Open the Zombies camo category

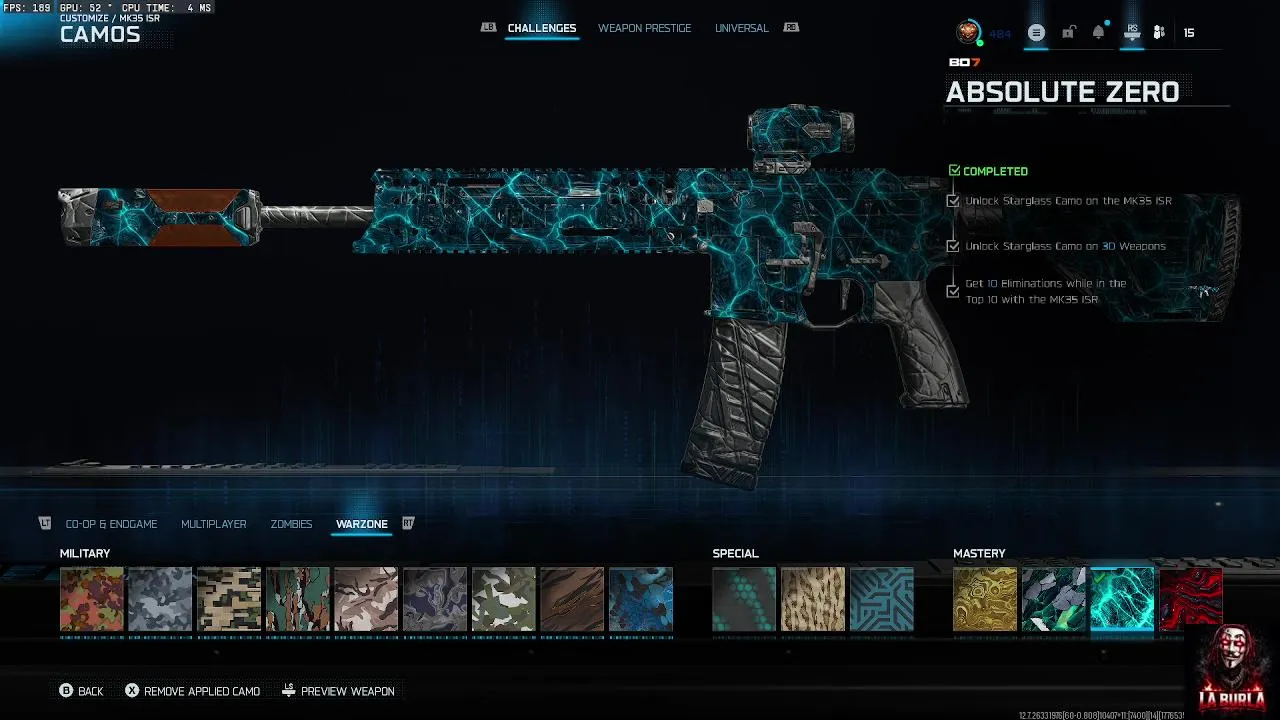(x=291, y=524)
